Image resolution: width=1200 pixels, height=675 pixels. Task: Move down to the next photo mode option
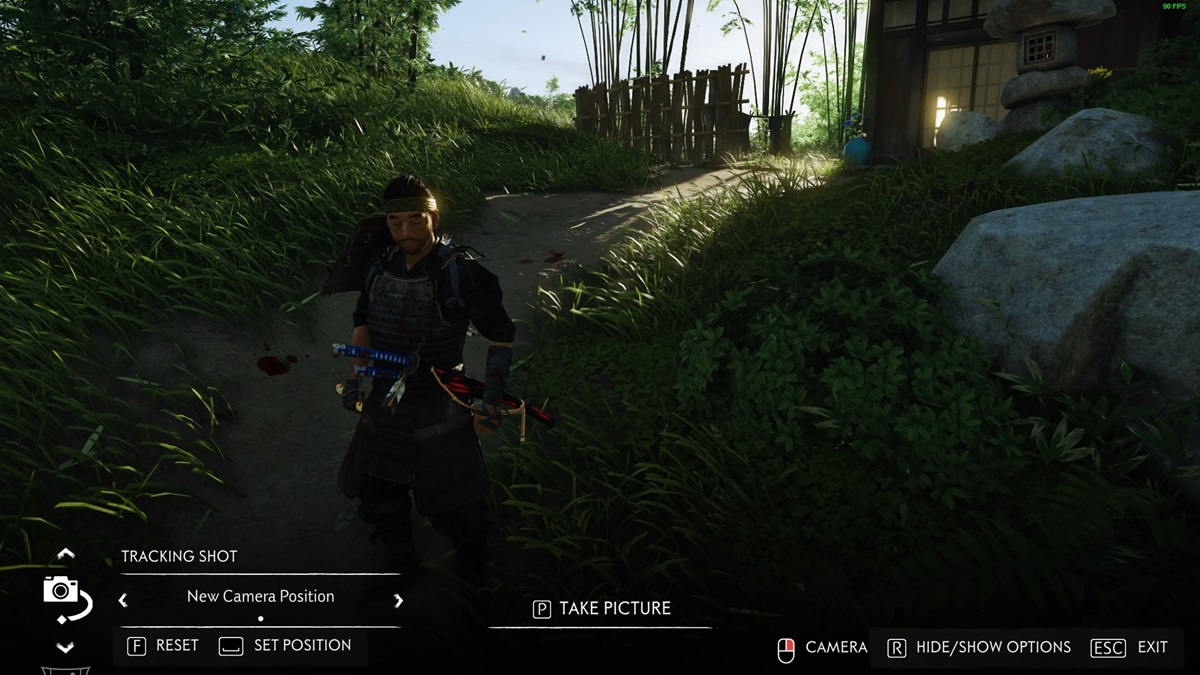tap(65, 648)
